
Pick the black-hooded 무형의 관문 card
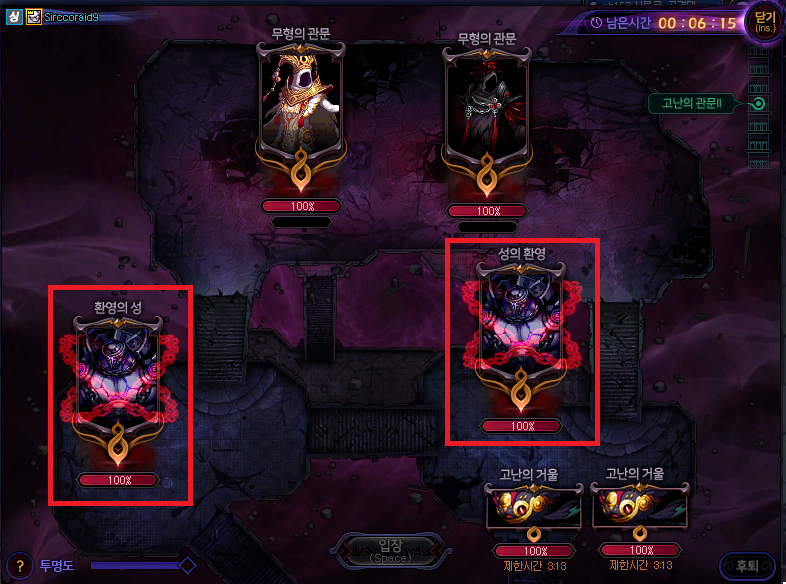pos(486,112)
